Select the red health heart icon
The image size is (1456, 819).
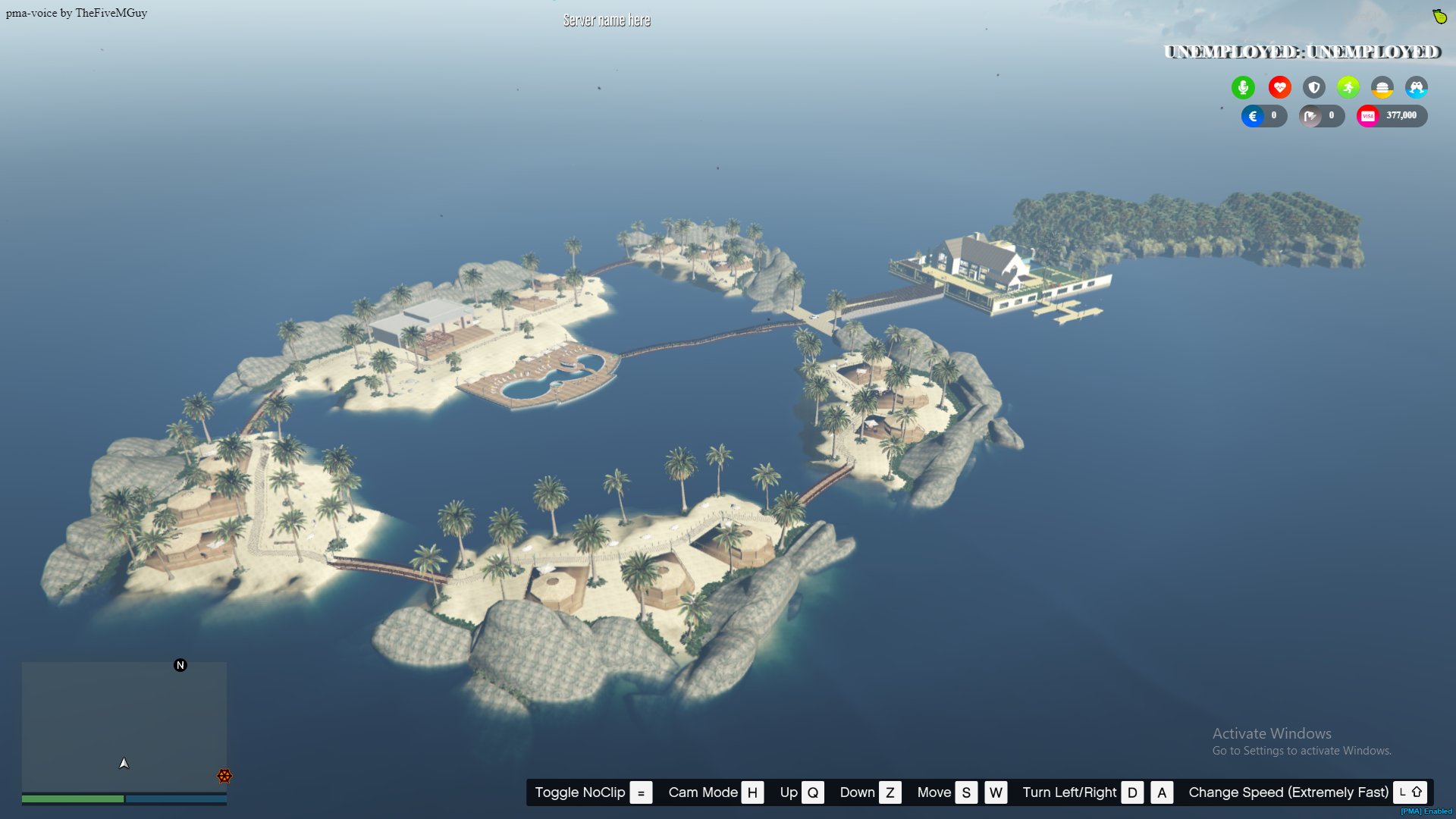click(1279, 87)
